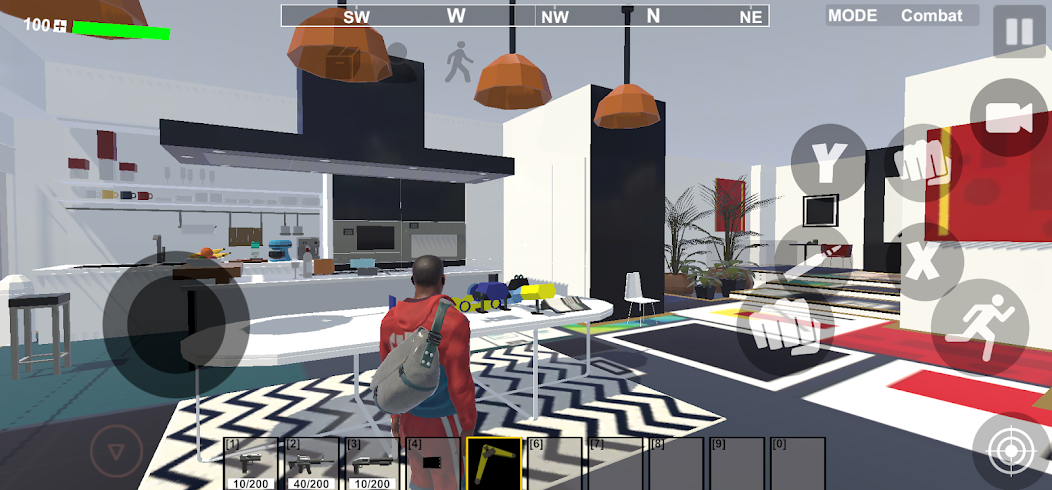Tap the Y action button
1052x490 pixels.
[827, 161]
